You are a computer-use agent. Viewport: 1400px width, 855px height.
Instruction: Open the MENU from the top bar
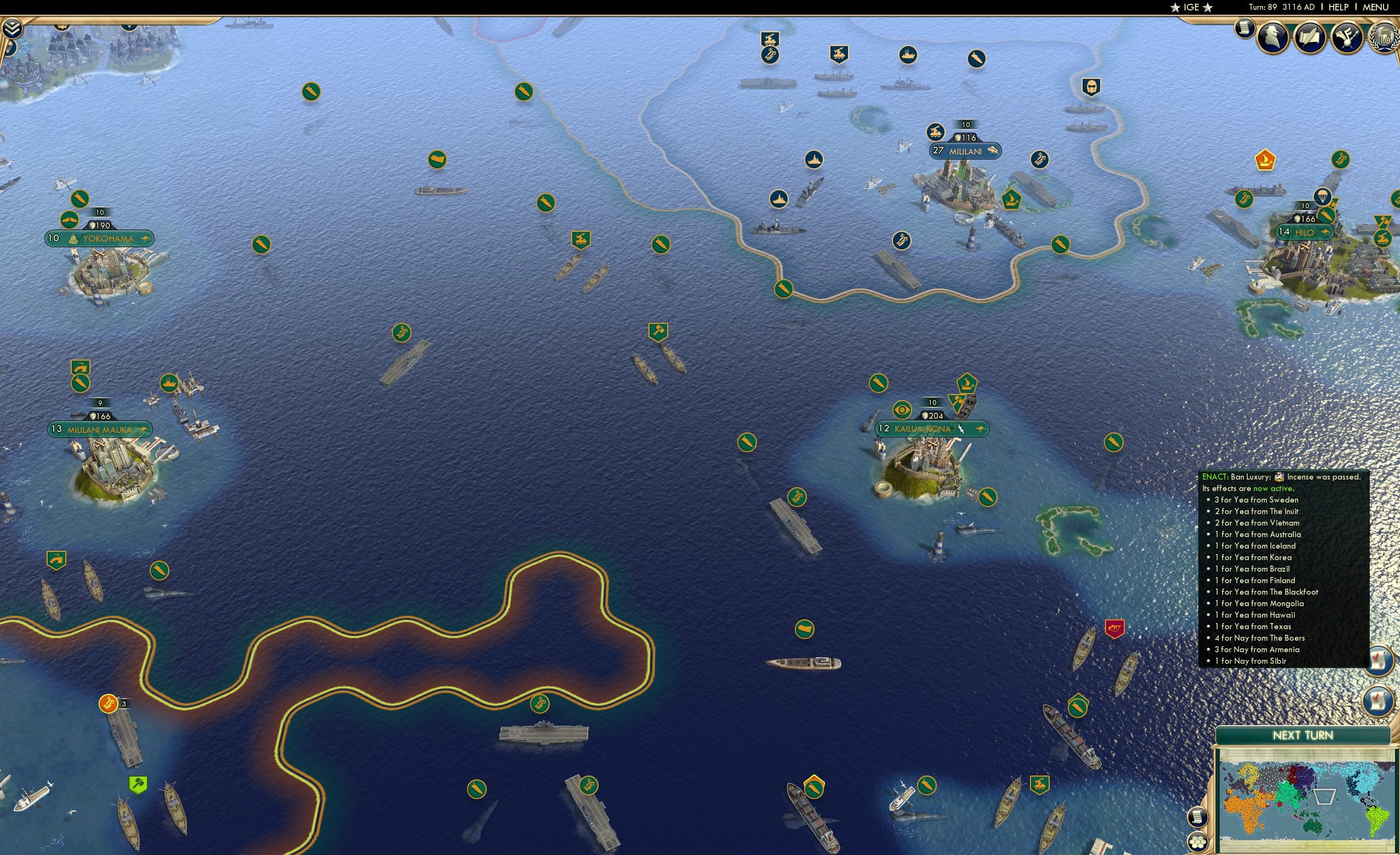tap(1375, 7)
